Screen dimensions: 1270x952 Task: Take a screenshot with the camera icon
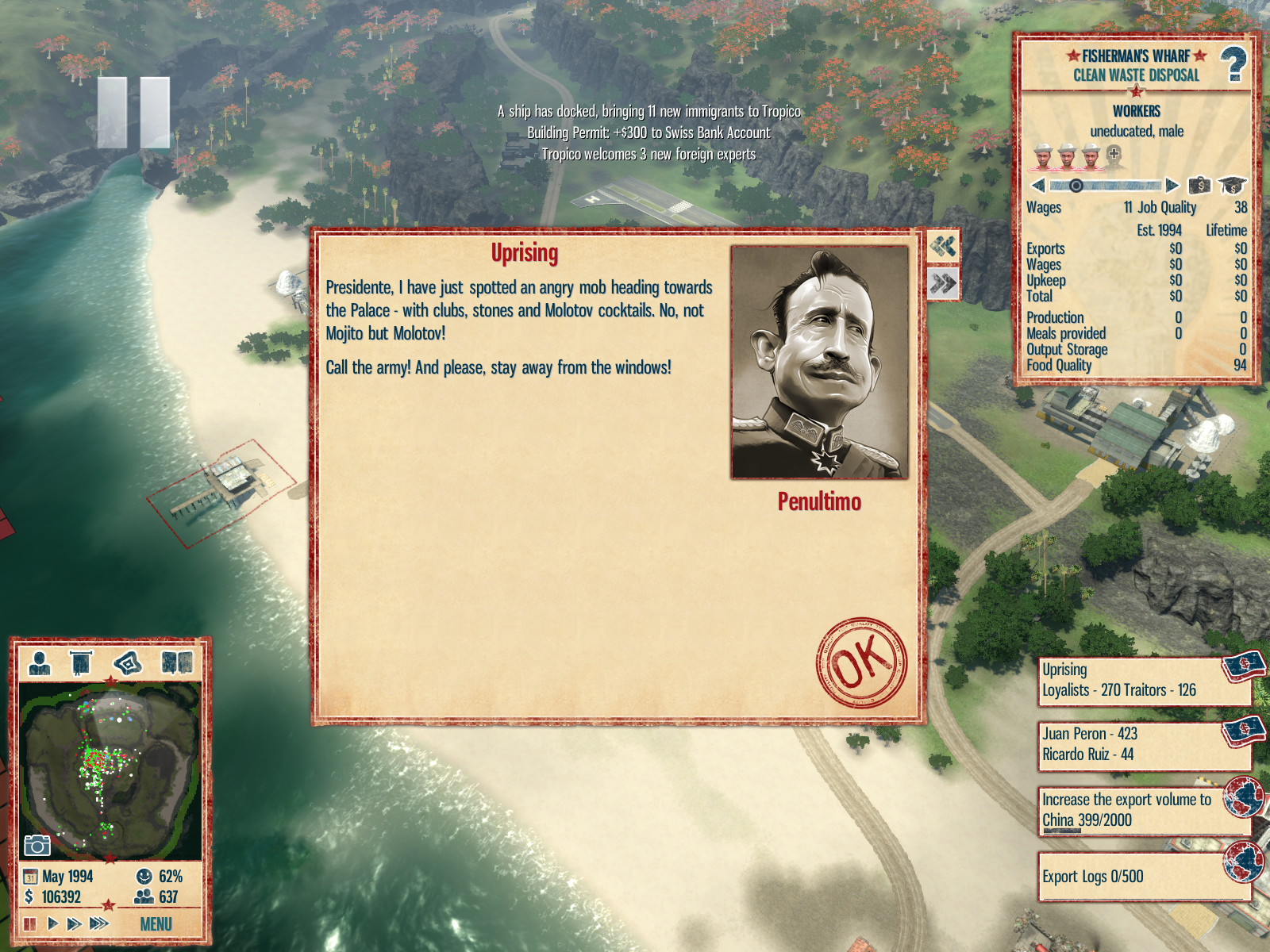37,846
